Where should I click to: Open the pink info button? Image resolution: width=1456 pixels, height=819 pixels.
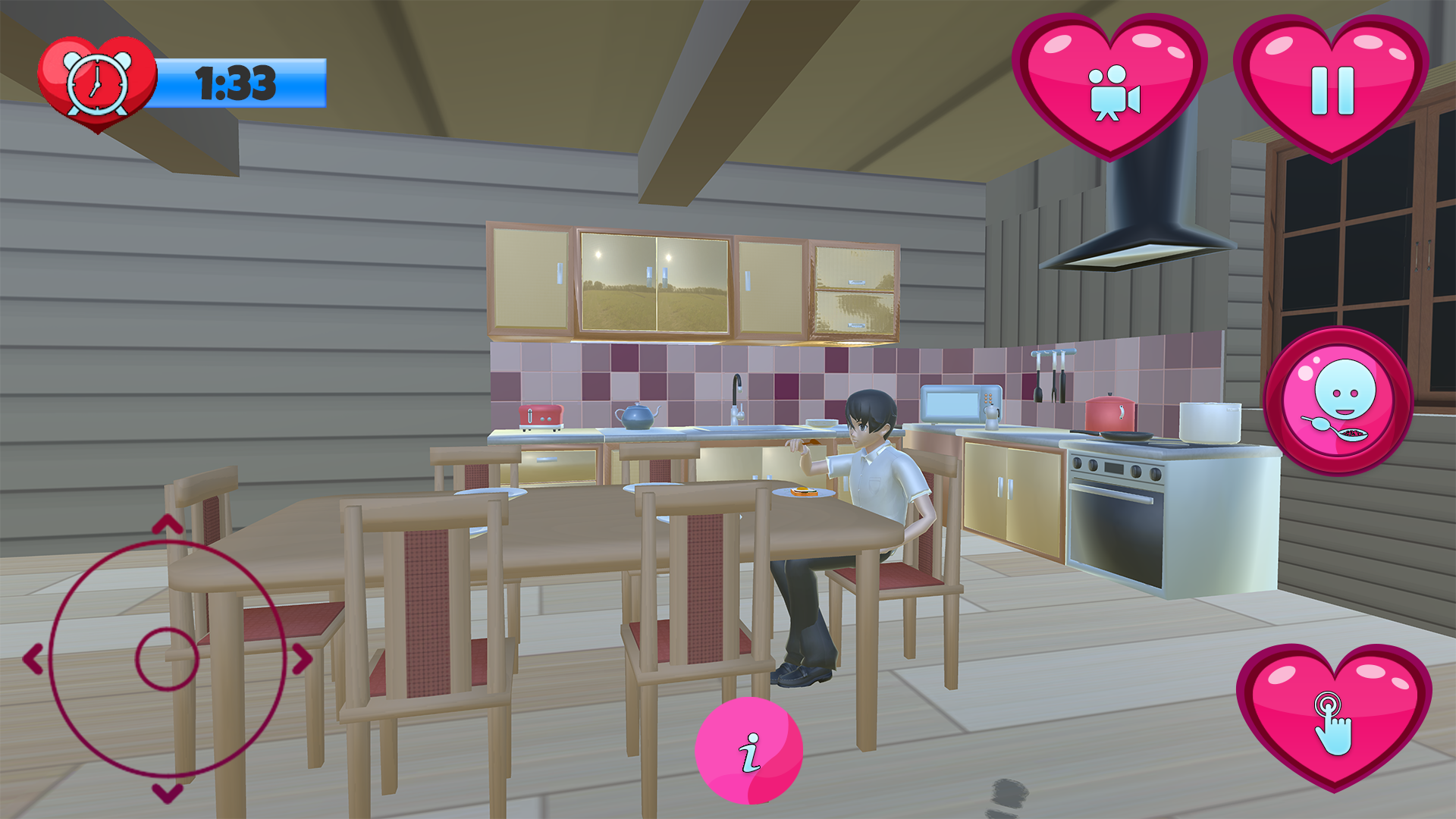point(749,751)
